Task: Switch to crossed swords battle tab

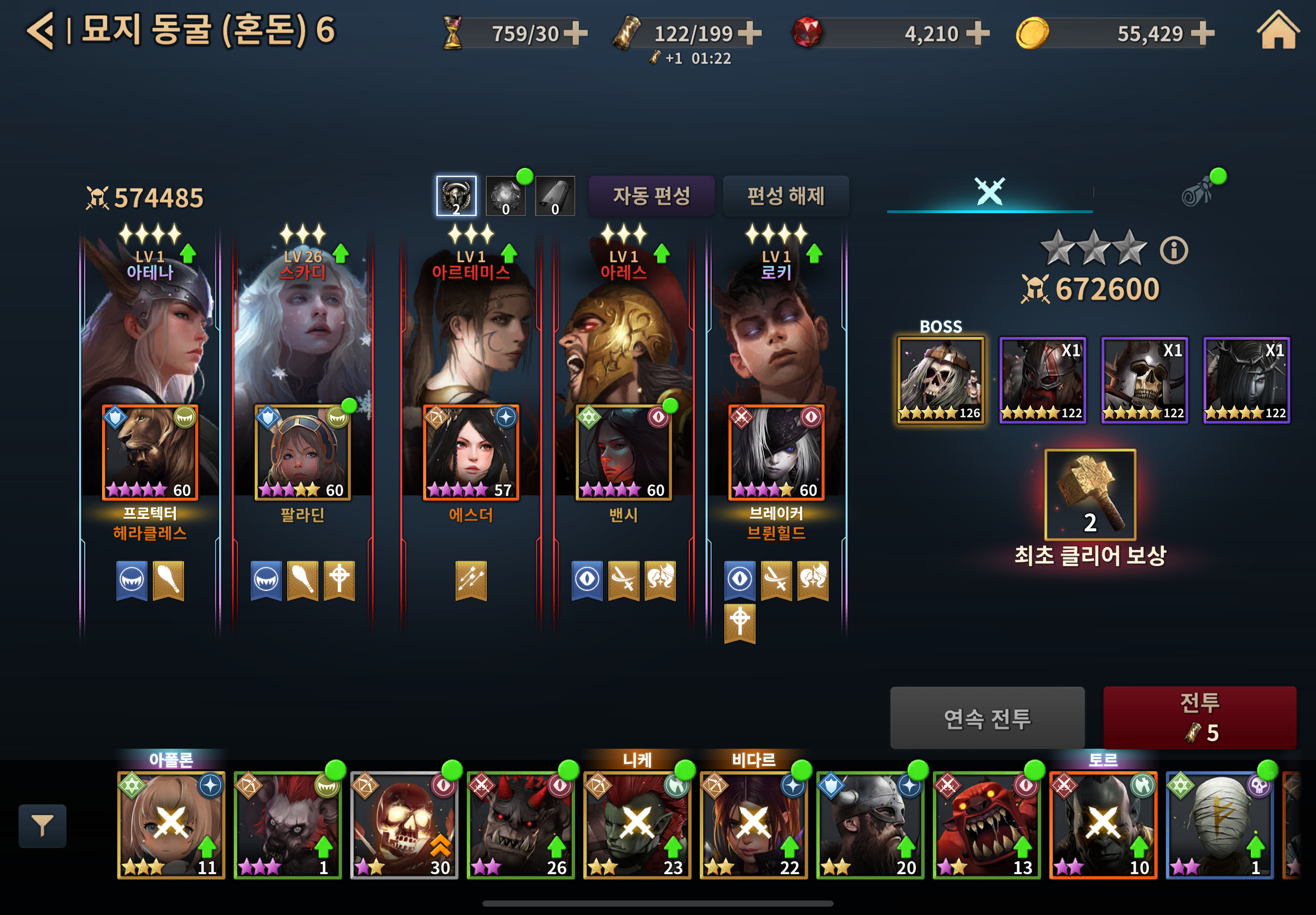Action: click(989, 192)
